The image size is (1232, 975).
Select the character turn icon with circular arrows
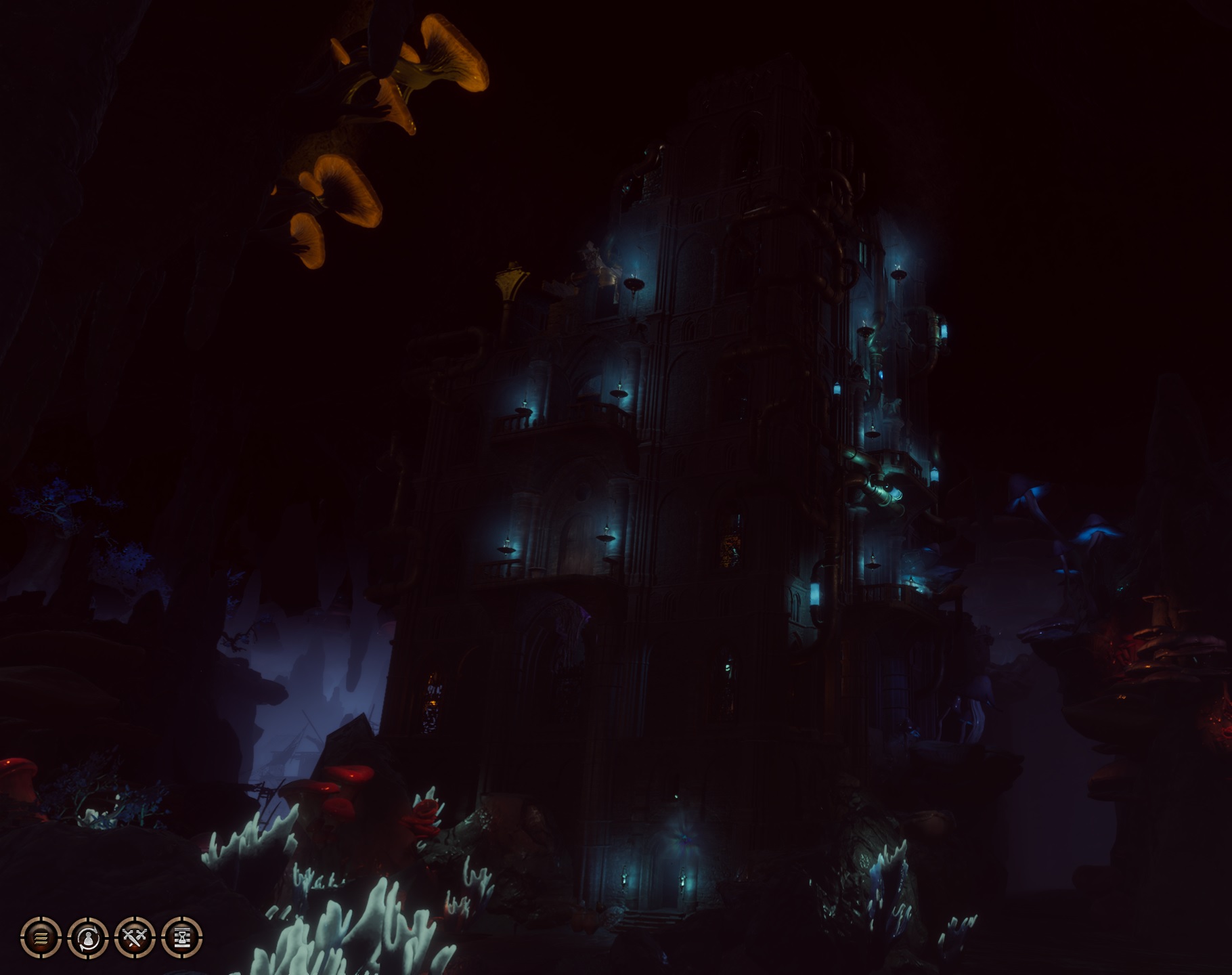[87, 938]
